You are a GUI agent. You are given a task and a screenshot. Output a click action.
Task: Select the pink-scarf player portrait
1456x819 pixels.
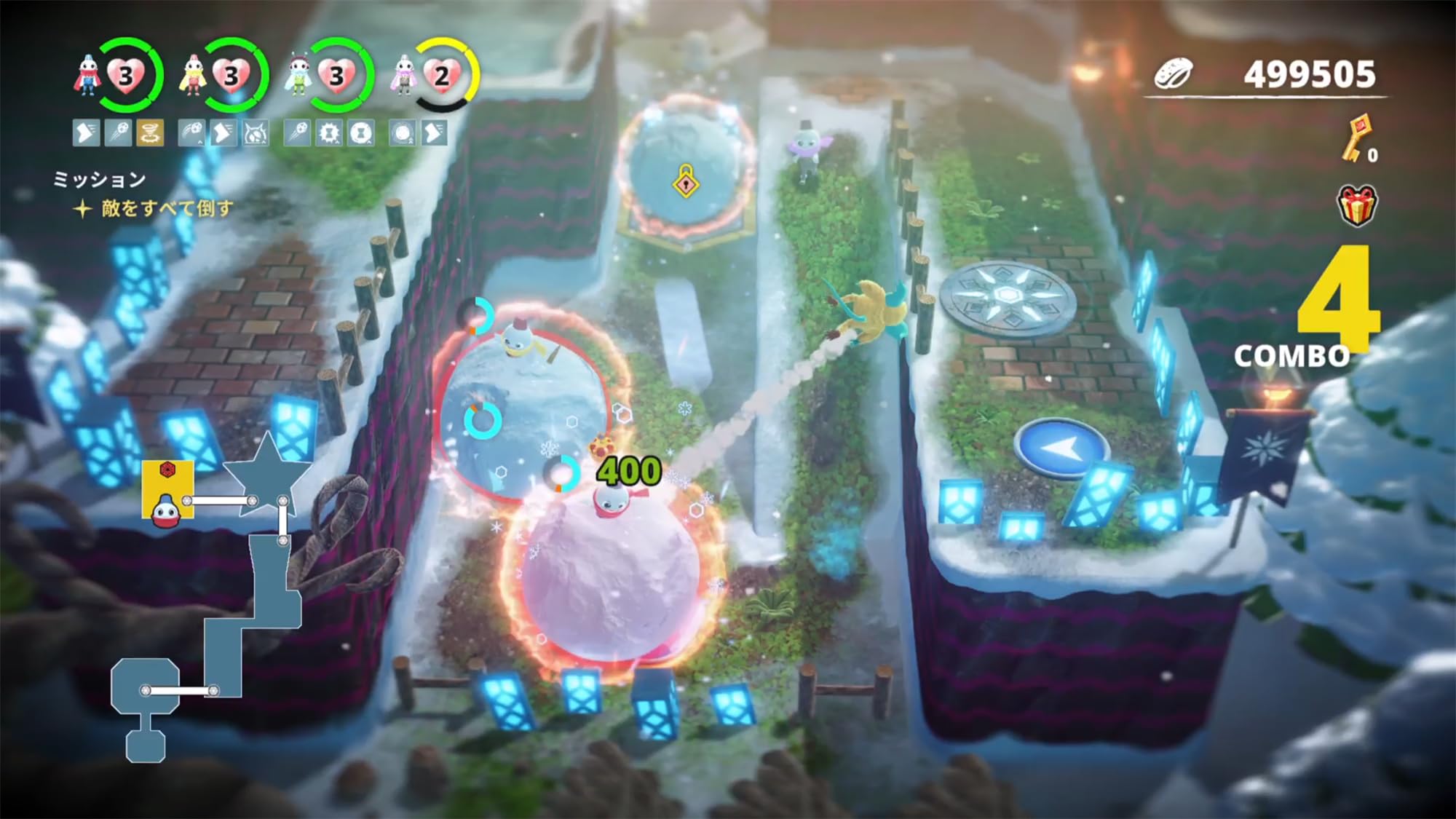pos(403,76)
